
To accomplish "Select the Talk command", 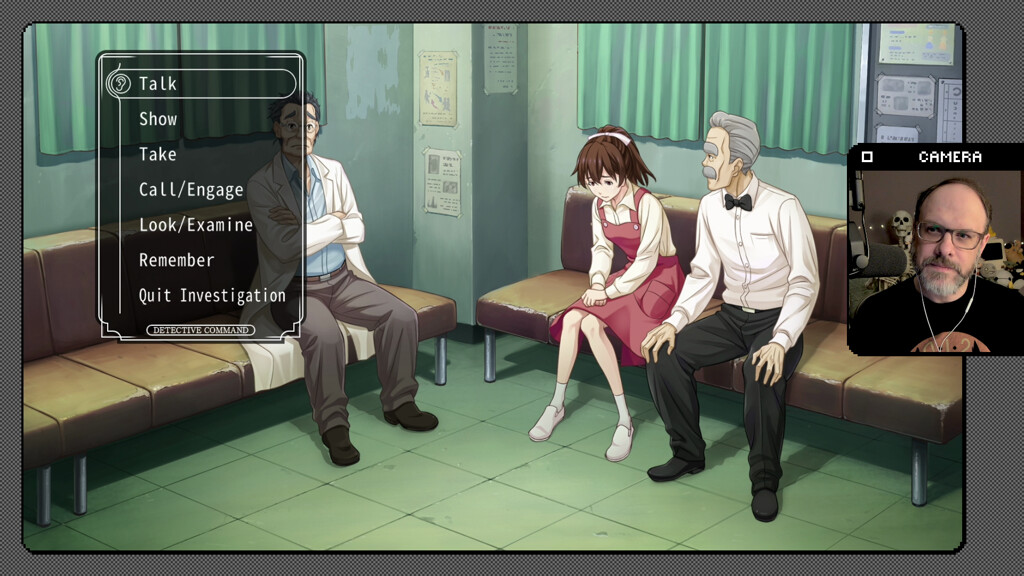I will pos(158,84).
